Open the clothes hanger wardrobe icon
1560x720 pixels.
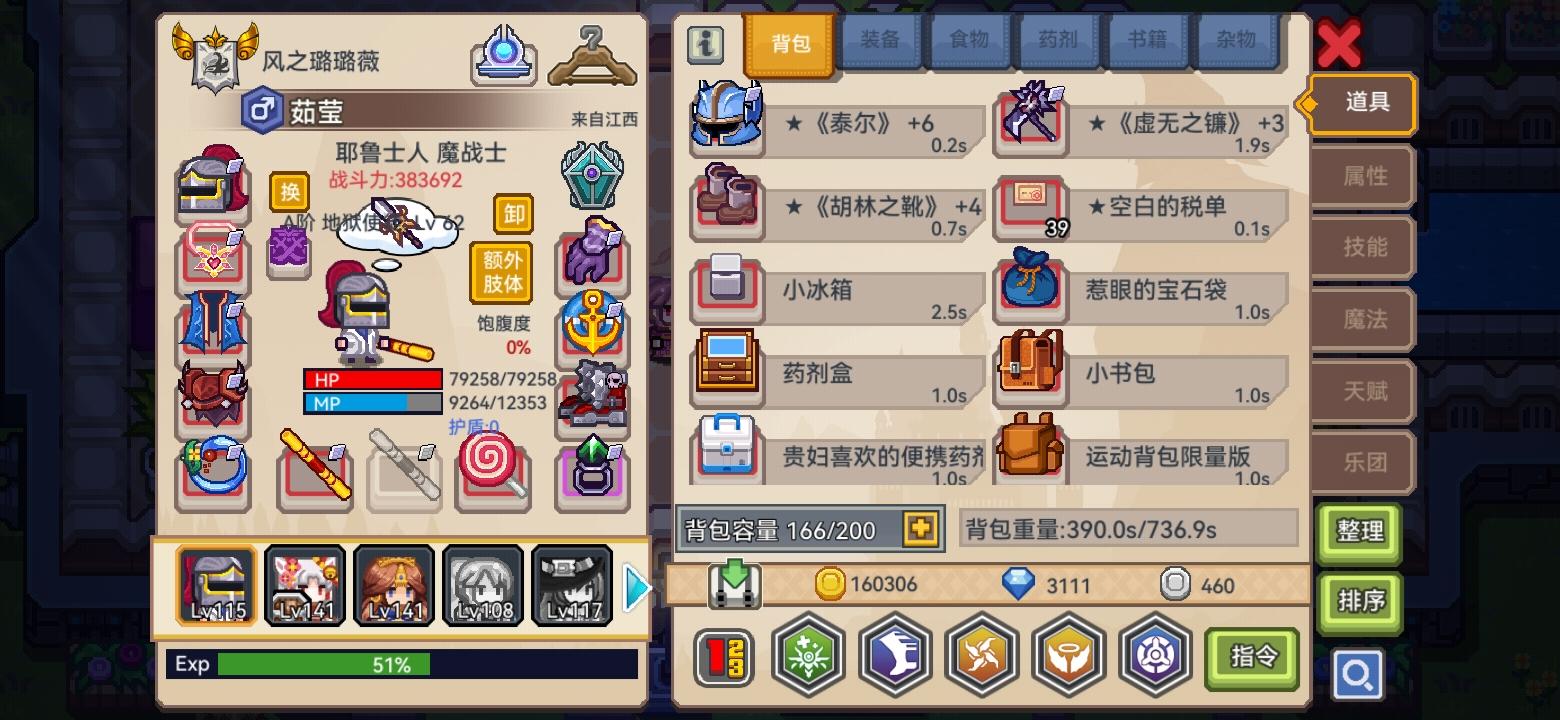click(x=592, y=55)
